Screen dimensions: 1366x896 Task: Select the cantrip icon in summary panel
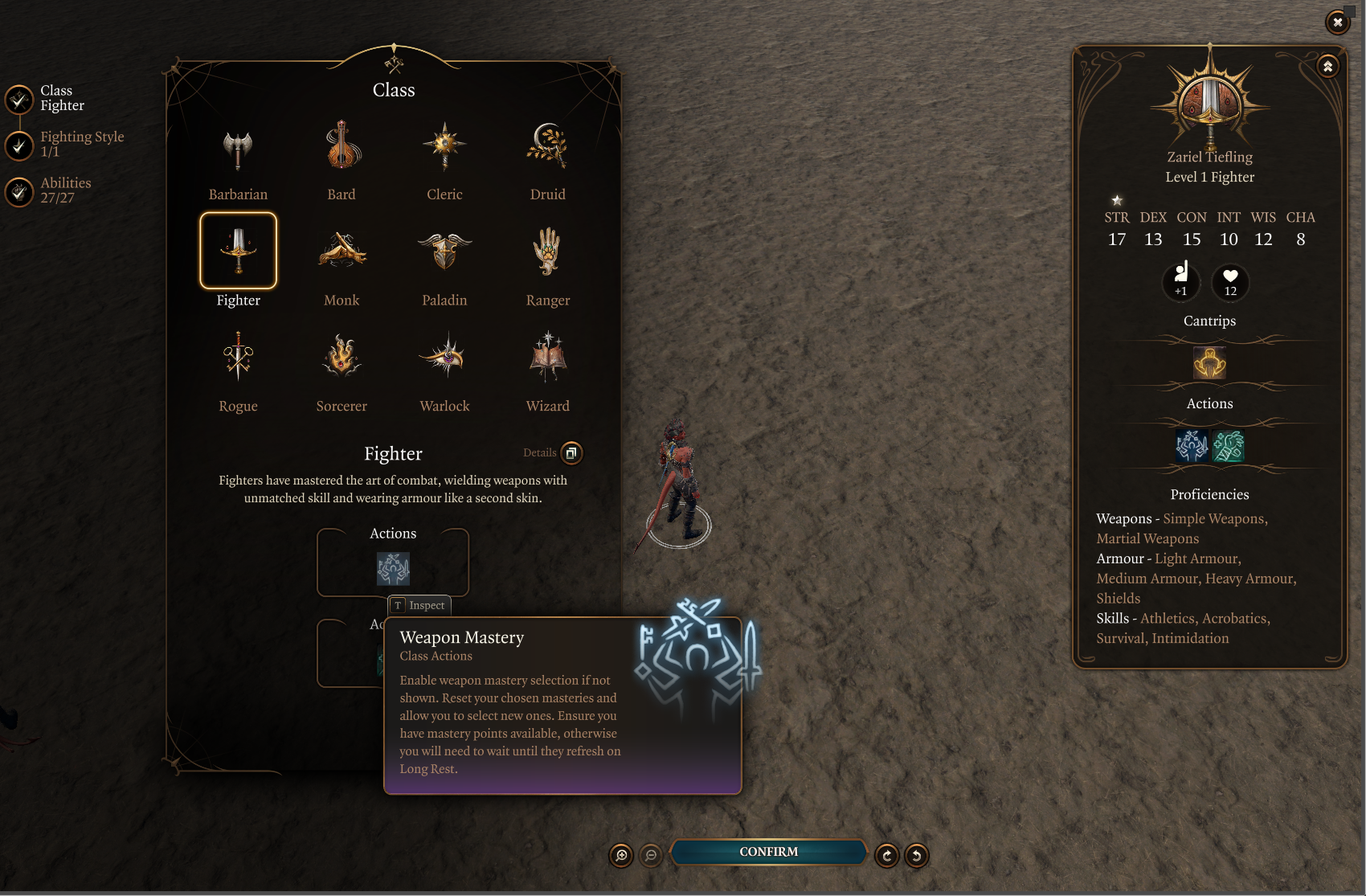point(1209,363)
